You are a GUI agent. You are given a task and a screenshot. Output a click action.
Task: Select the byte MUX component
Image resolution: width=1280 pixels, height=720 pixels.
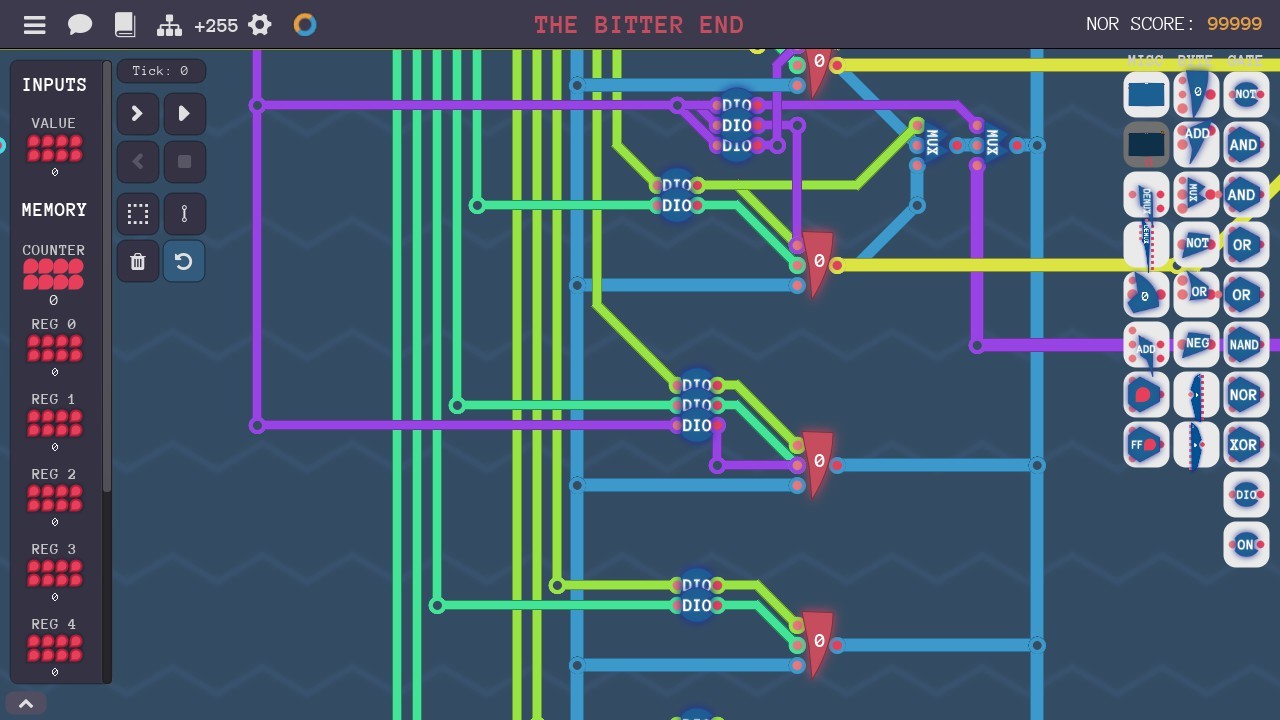point(1196,194)
